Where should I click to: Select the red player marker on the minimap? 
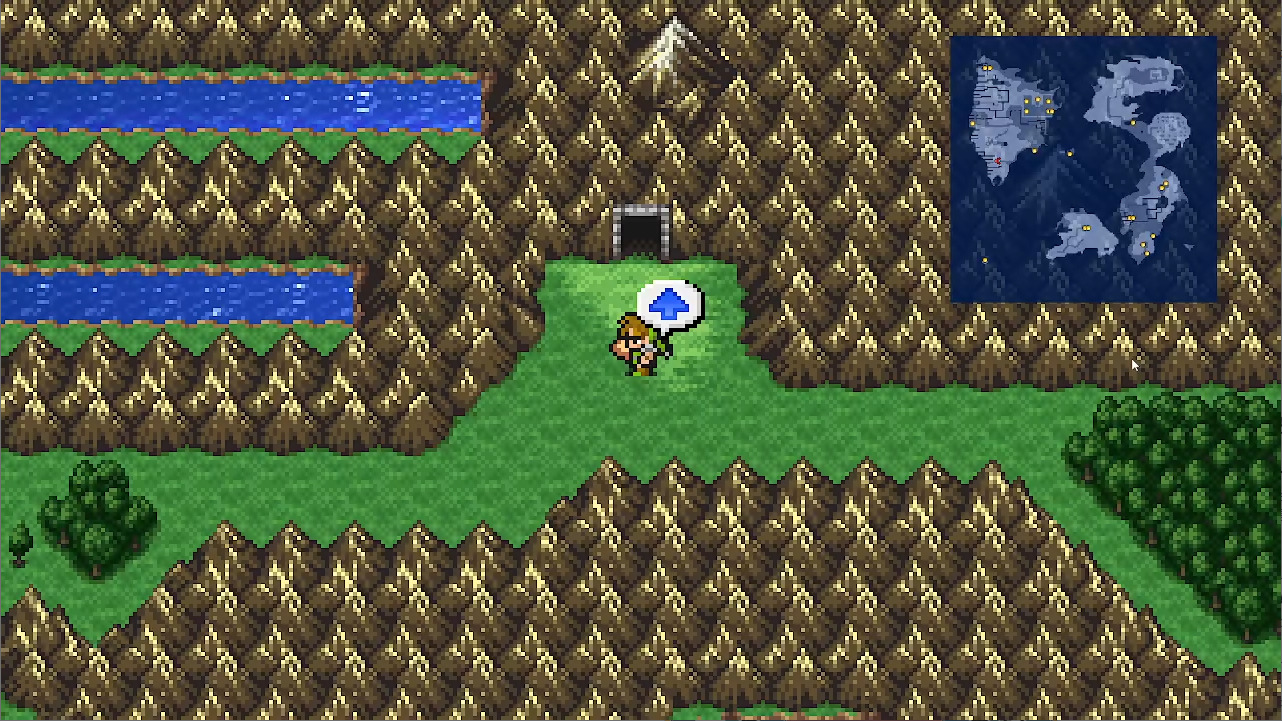click(999, 161)
